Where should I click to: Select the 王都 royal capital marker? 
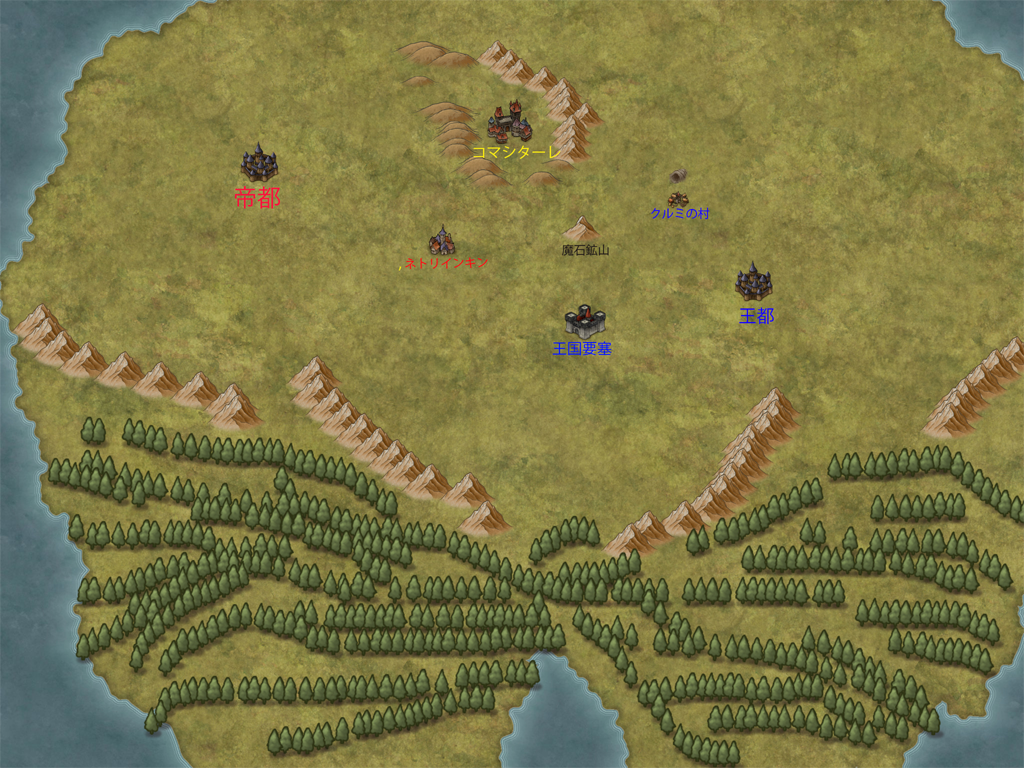point(753,283)
